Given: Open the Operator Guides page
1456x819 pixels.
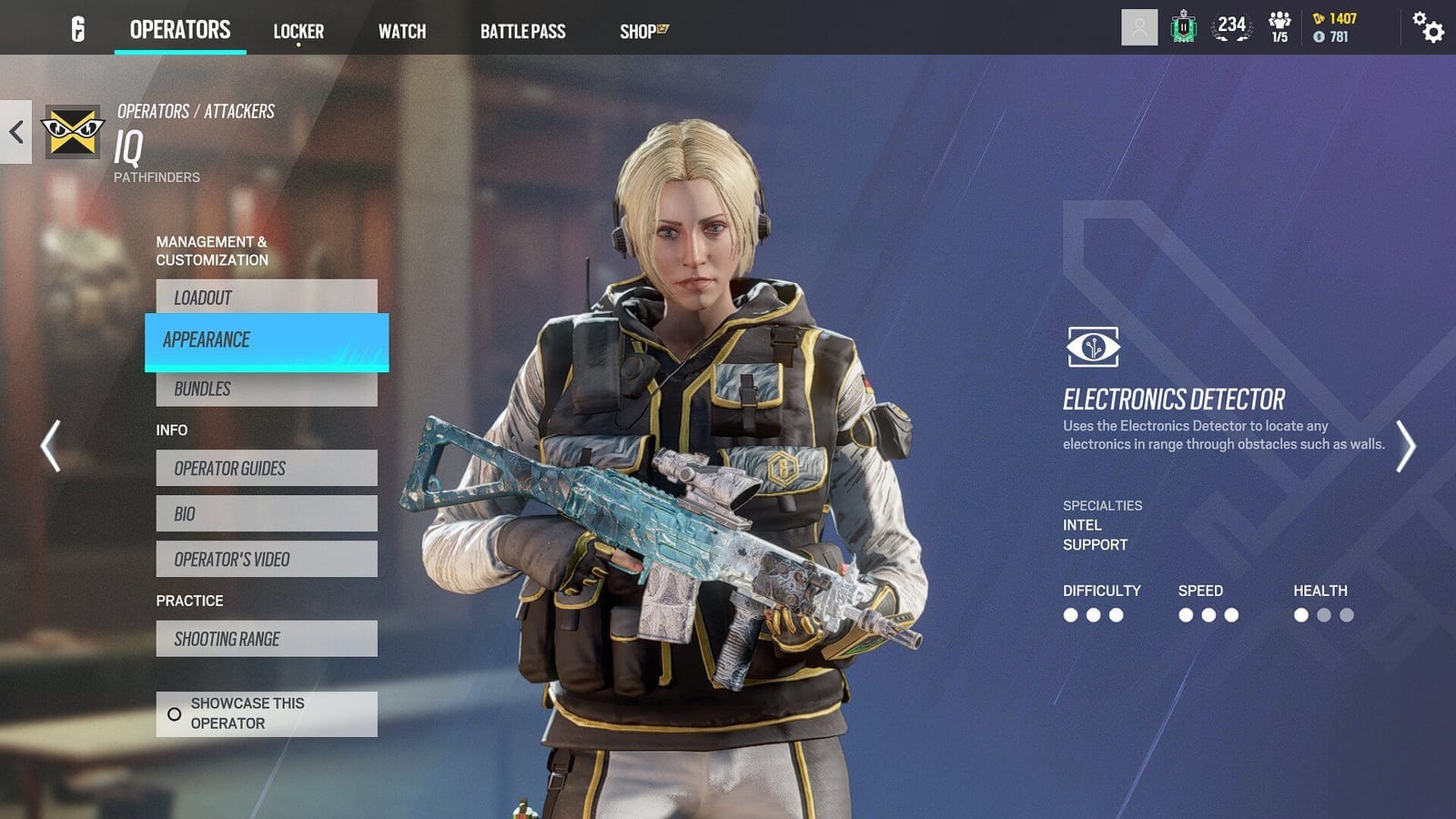Looking at the screenshot, I should pyautogui.click(x=266, y=469).
